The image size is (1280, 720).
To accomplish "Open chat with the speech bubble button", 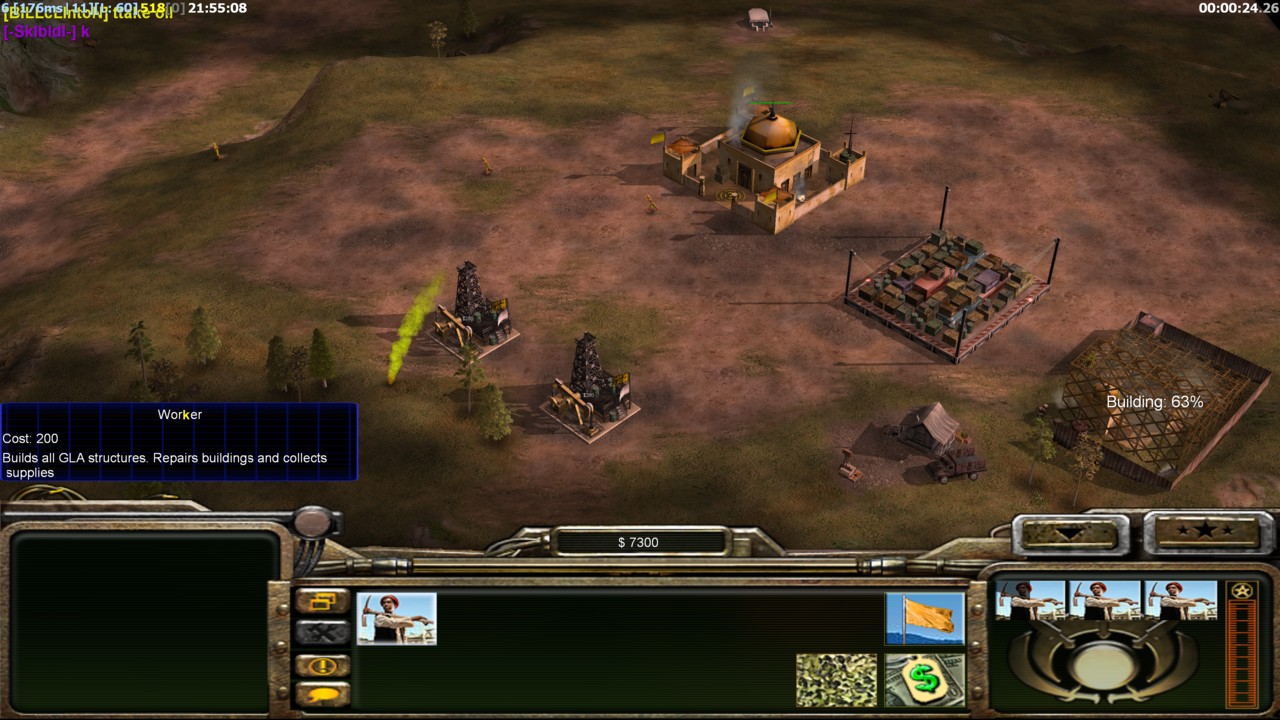I will (x=322, y=694).
